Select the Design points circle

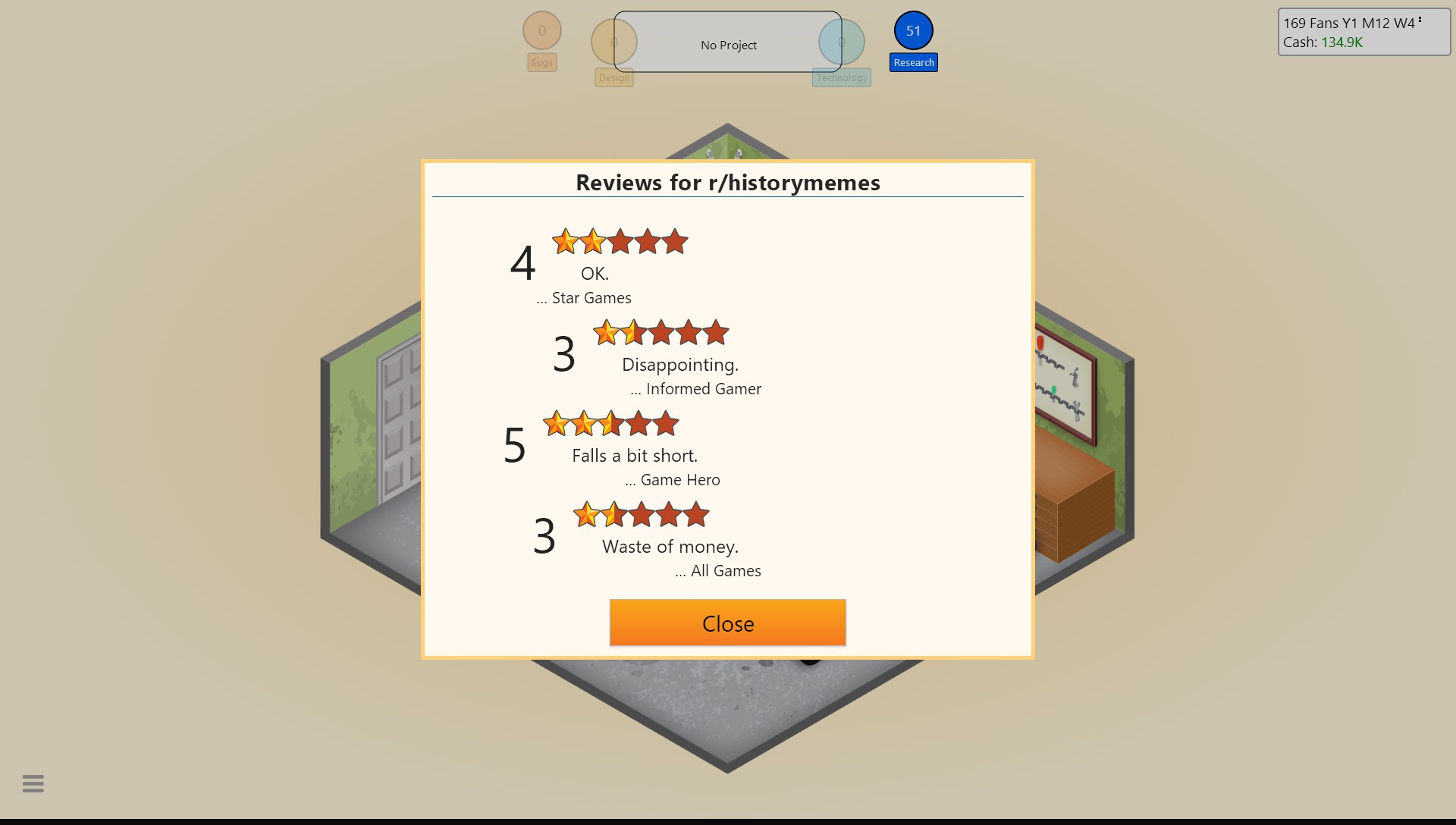(x=613, y=41)
